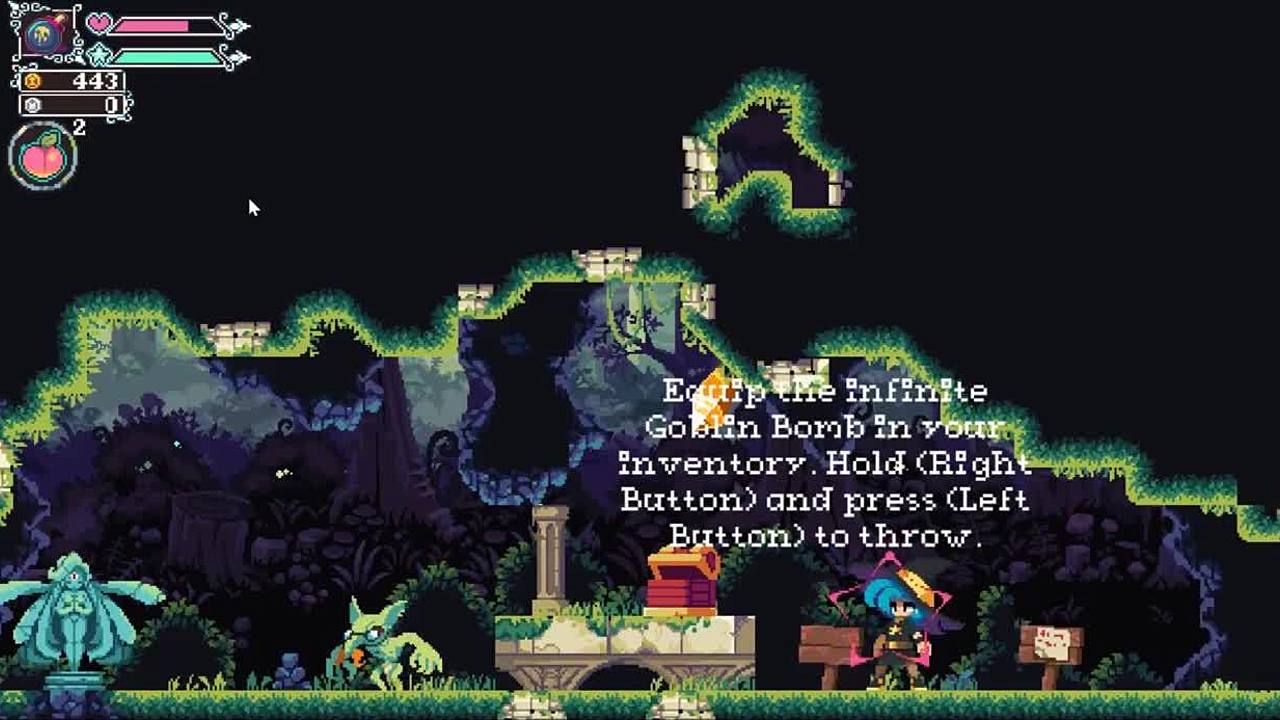1280x720 pixels.
Task: Use the peach healing item
Action: coord(42,158)
